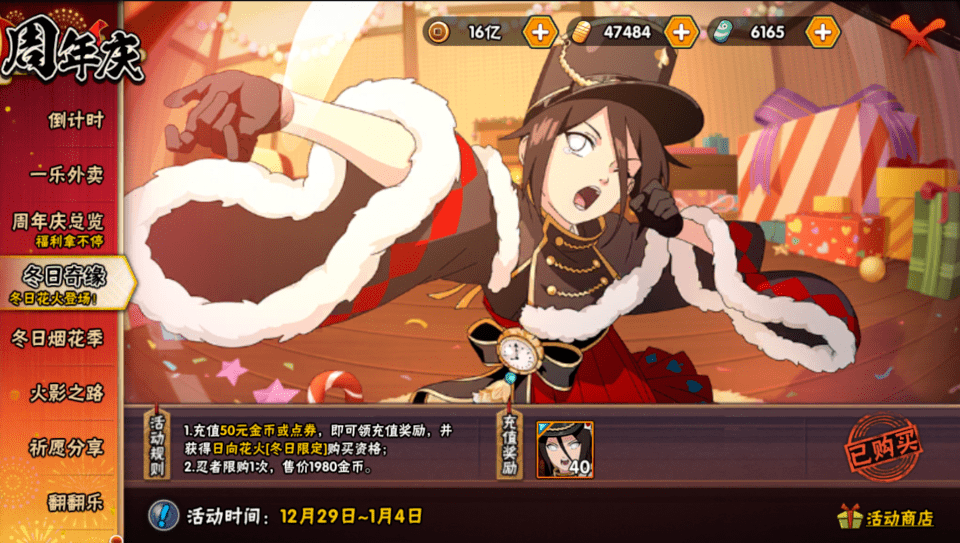Add more copper coins with the plus button beside 16亿

(x=540, y=32)
